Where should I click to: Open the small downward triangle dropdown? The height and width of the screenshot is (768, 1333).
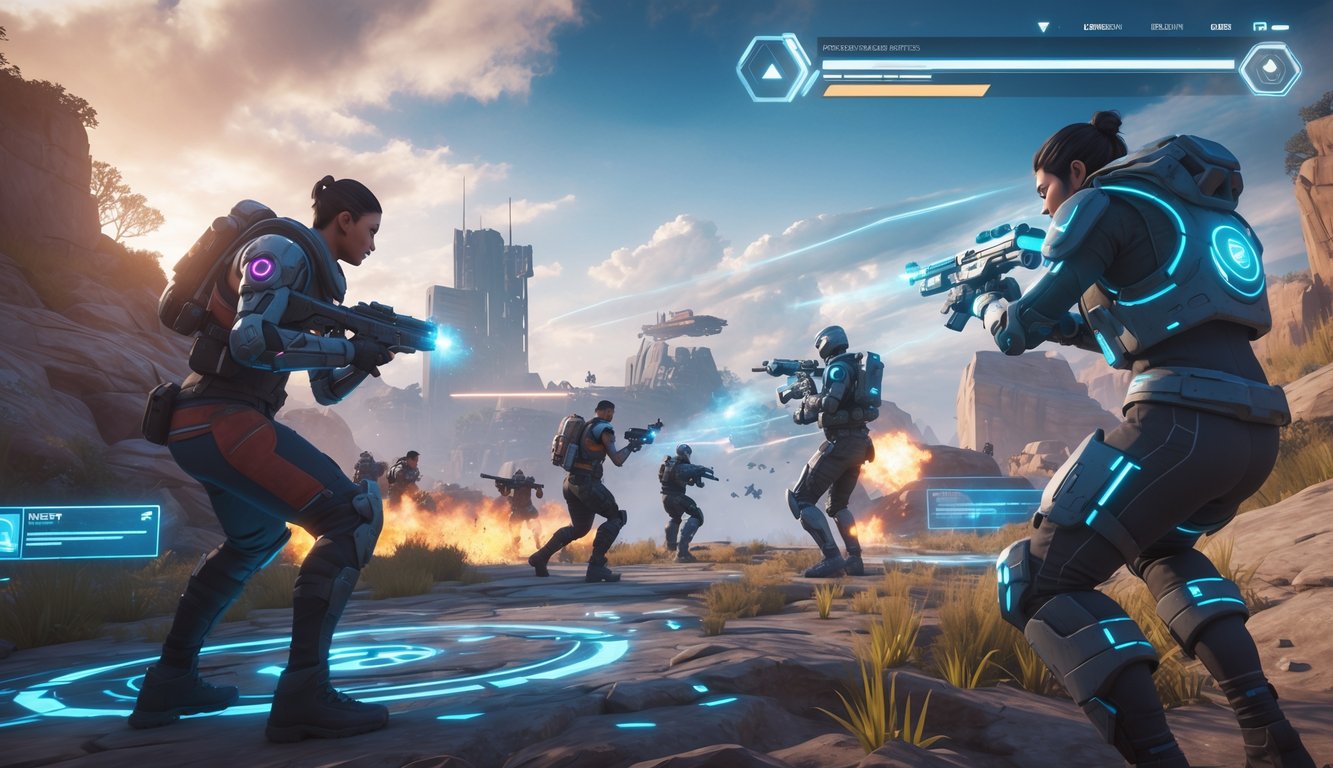pyautogui.click(x=1044, y=27)
